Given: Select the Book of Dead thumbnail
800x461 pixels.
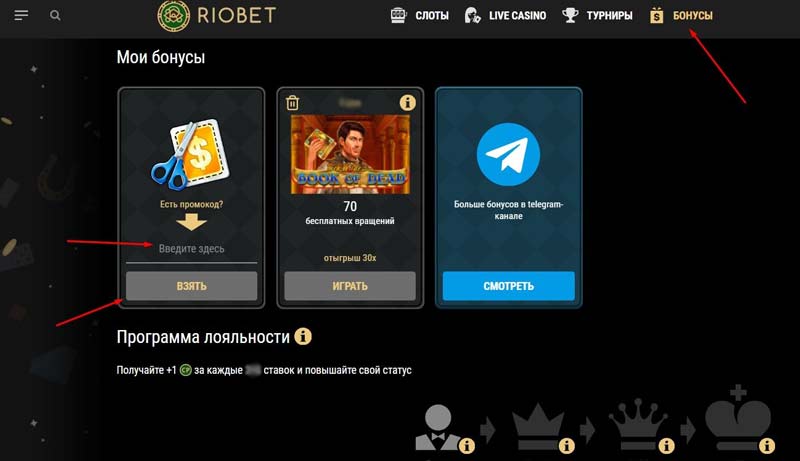Looking at the screenshot, I should coord(349,153).
